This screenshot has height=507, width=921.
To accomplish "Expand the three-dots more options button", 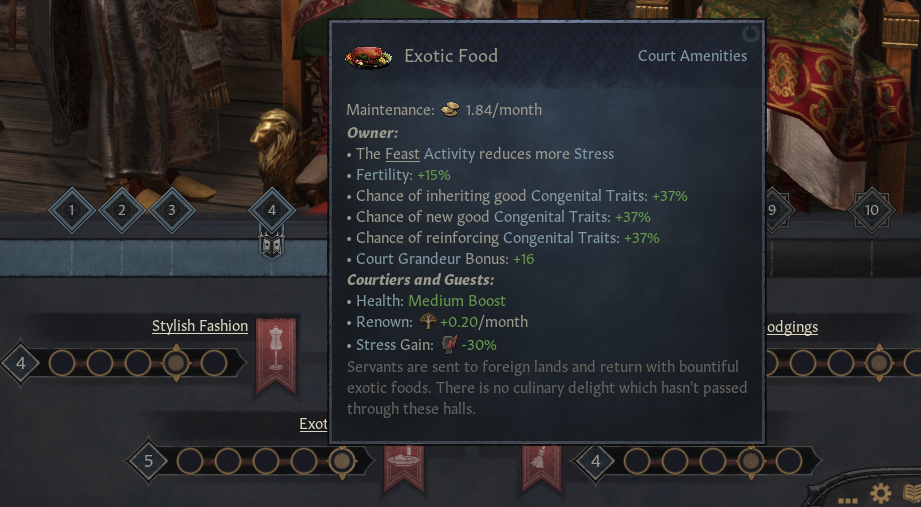I will pyautogui.click(x=848, y=497).
